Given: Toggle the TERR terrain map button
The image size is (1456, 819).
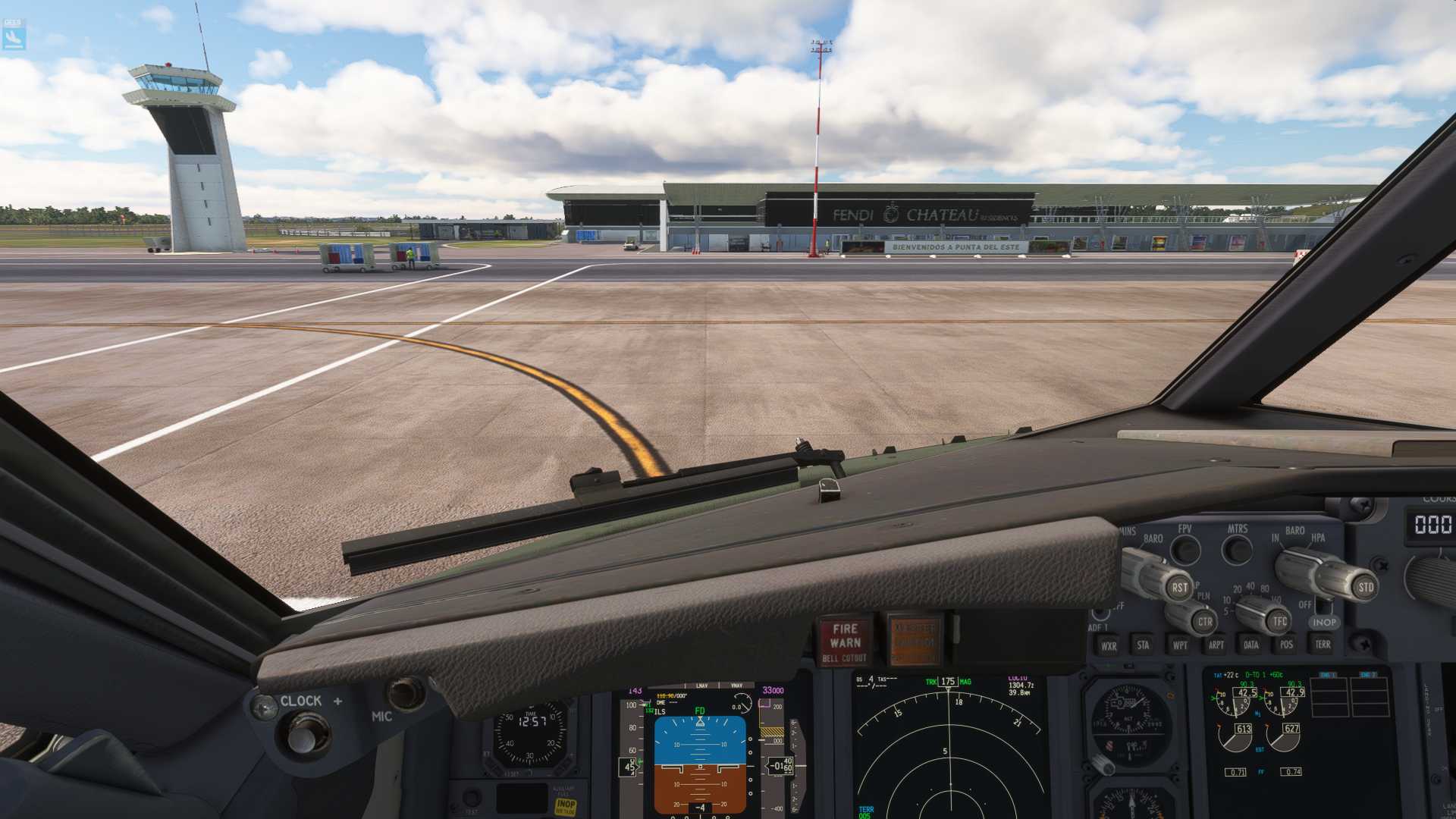Looking at the screenshot, I should pyautogui.click(x=1323, y=645).
